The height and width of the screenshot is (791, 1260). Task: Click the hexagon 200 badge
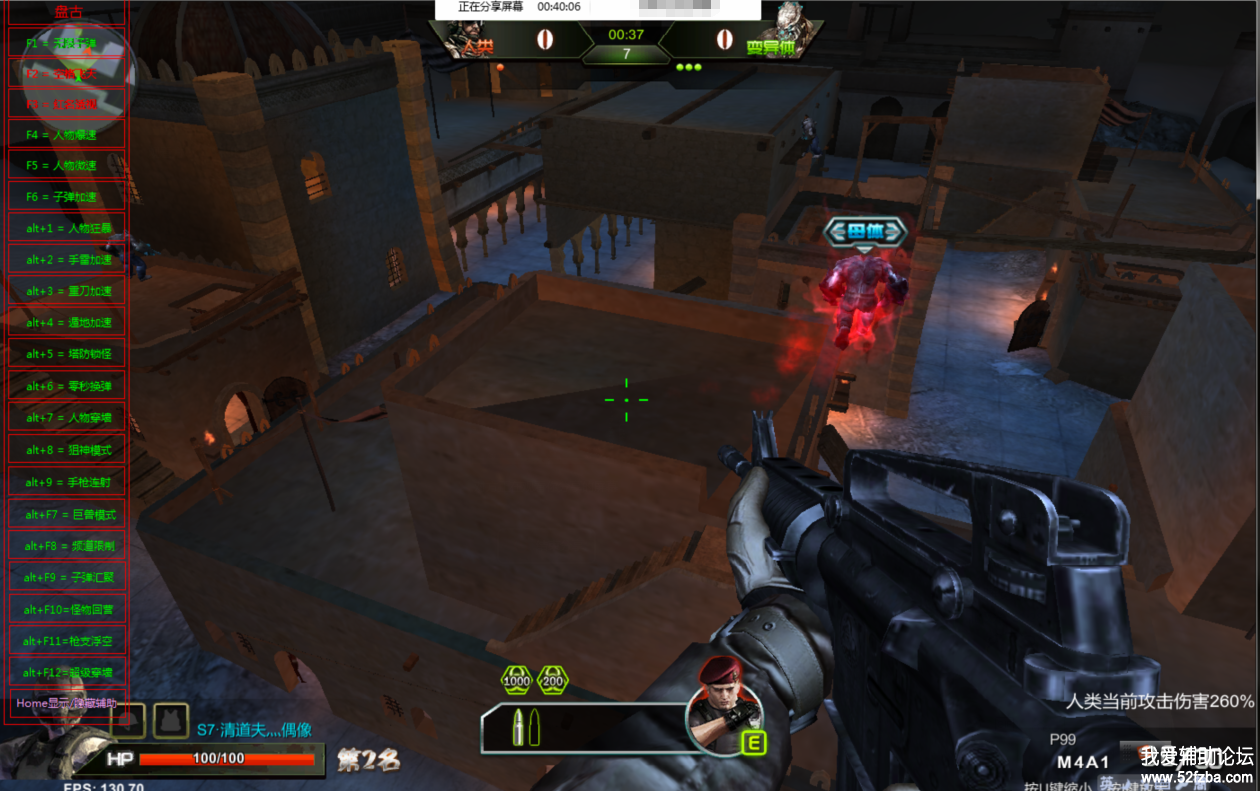(x=553, y=681)
